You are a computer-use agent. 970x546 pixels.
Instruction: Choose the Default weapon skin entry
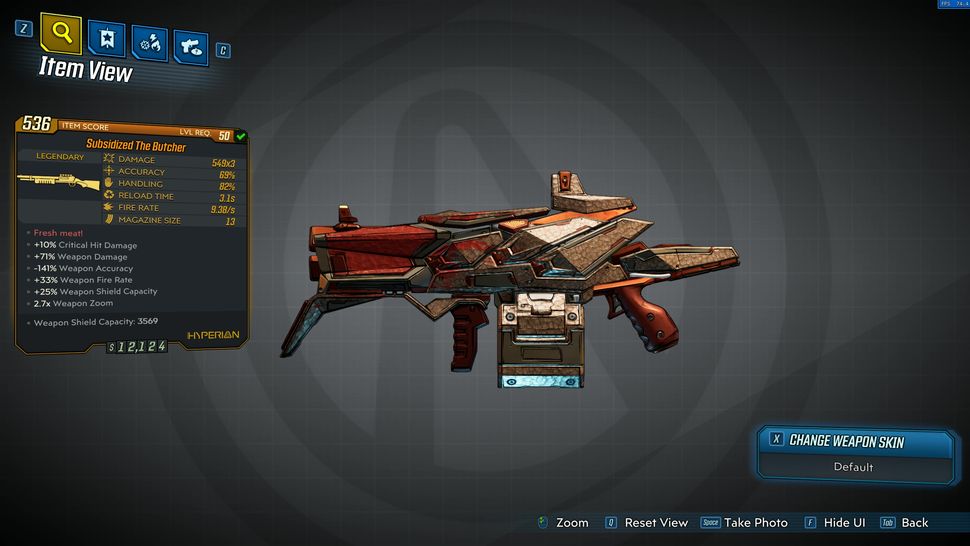853,467
